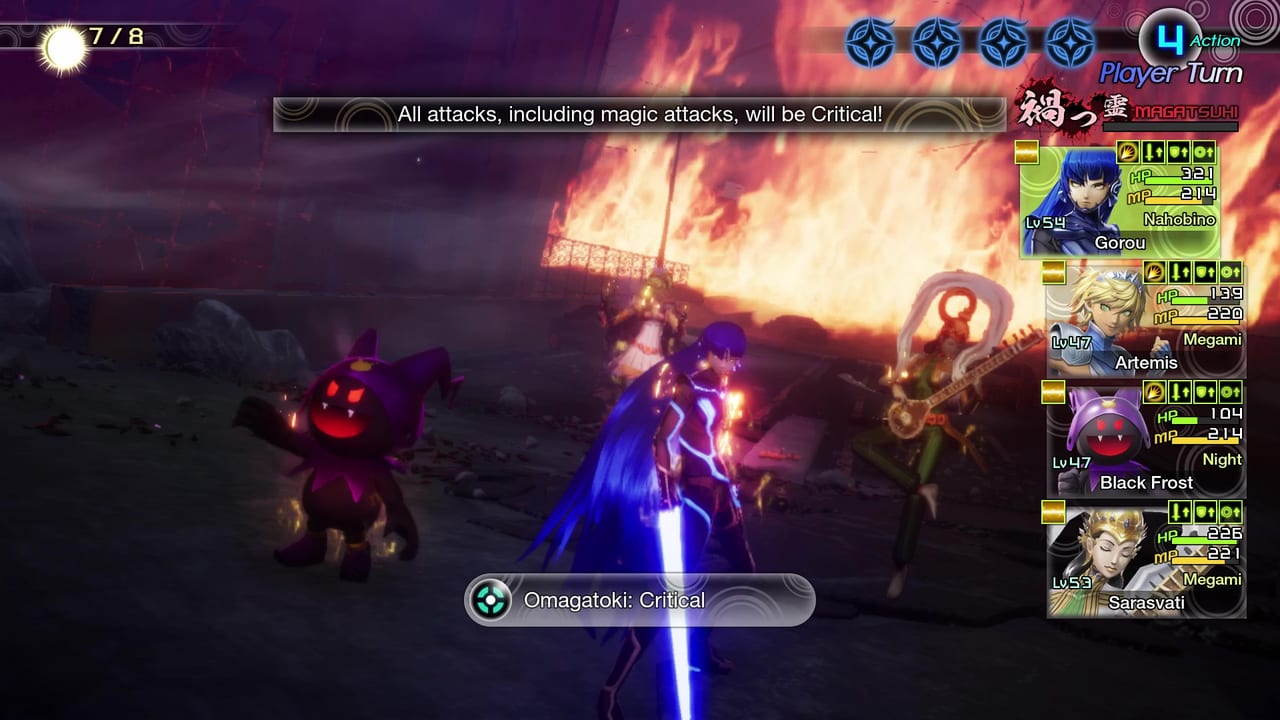Click Artemis's defense buff toggle icon

tap(1205, 272)
